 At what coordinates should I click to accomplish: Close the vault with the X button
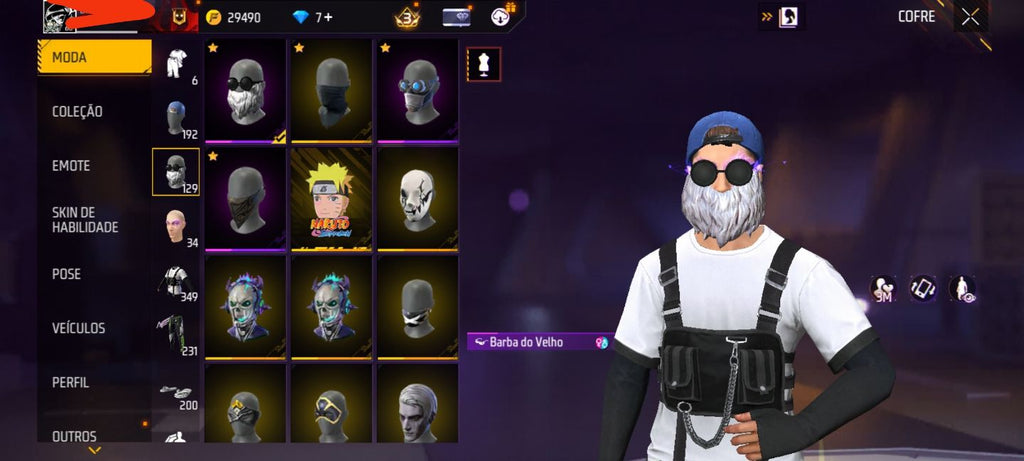pyautogui.click(x=970, y=16)
